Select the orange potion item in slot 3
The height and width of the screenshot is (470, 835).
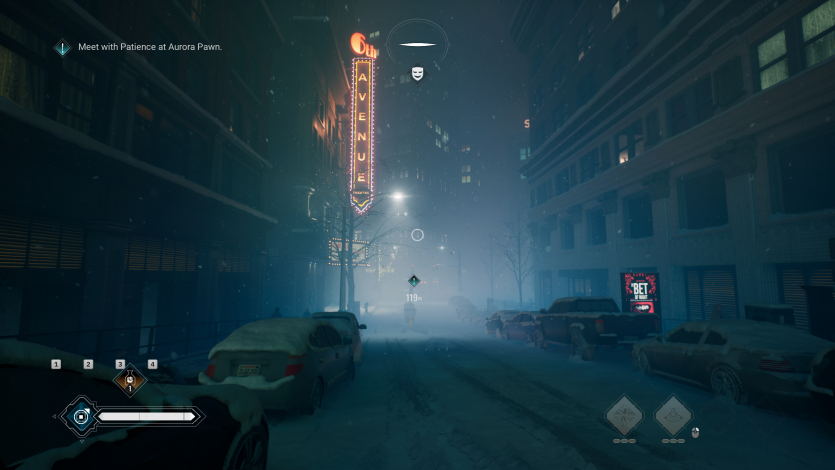(128, 380)
